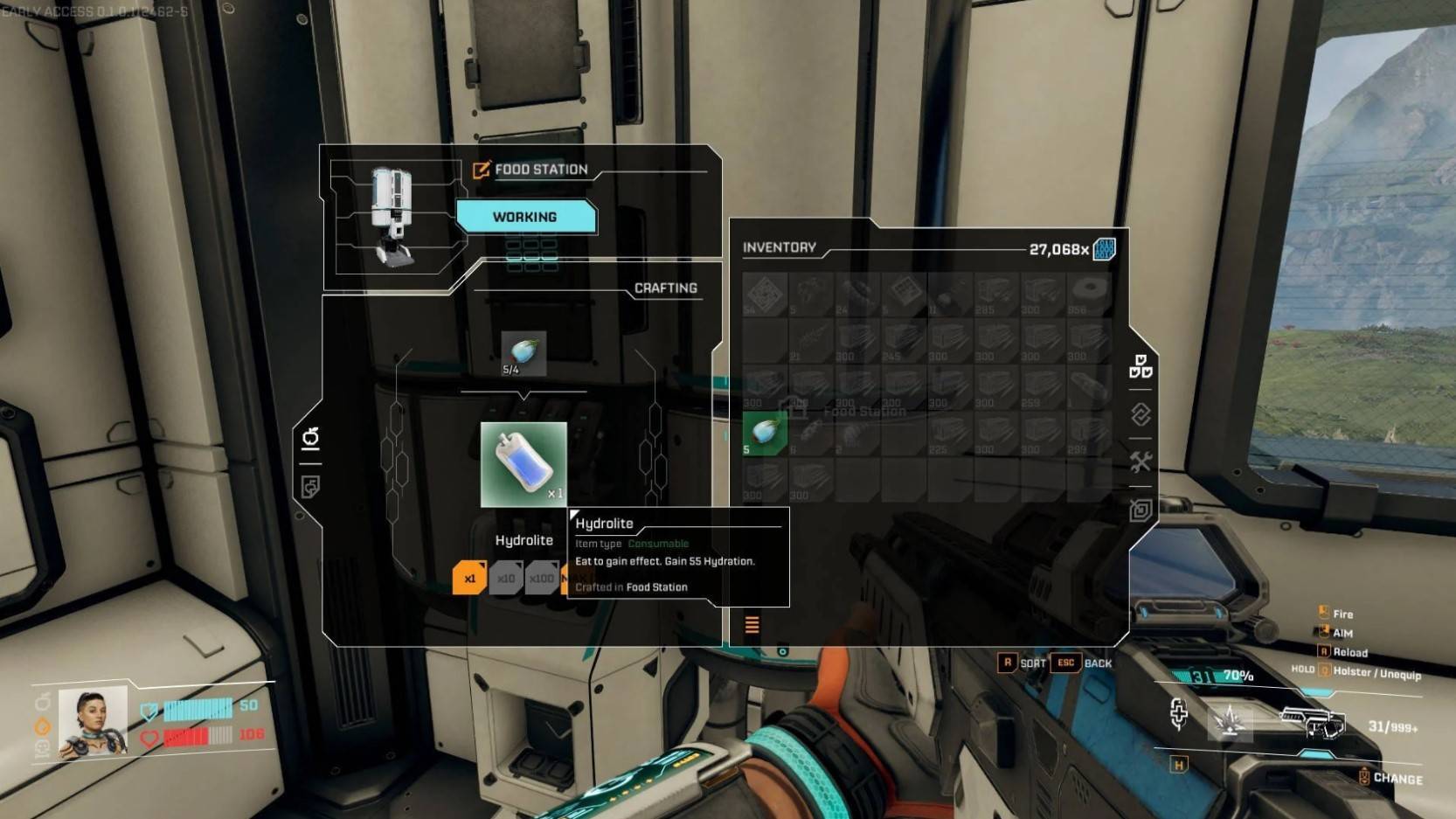This screenshot has height=819, width=1456.
Task: Click the WORKING status button
Action: (x=525, y=217)
